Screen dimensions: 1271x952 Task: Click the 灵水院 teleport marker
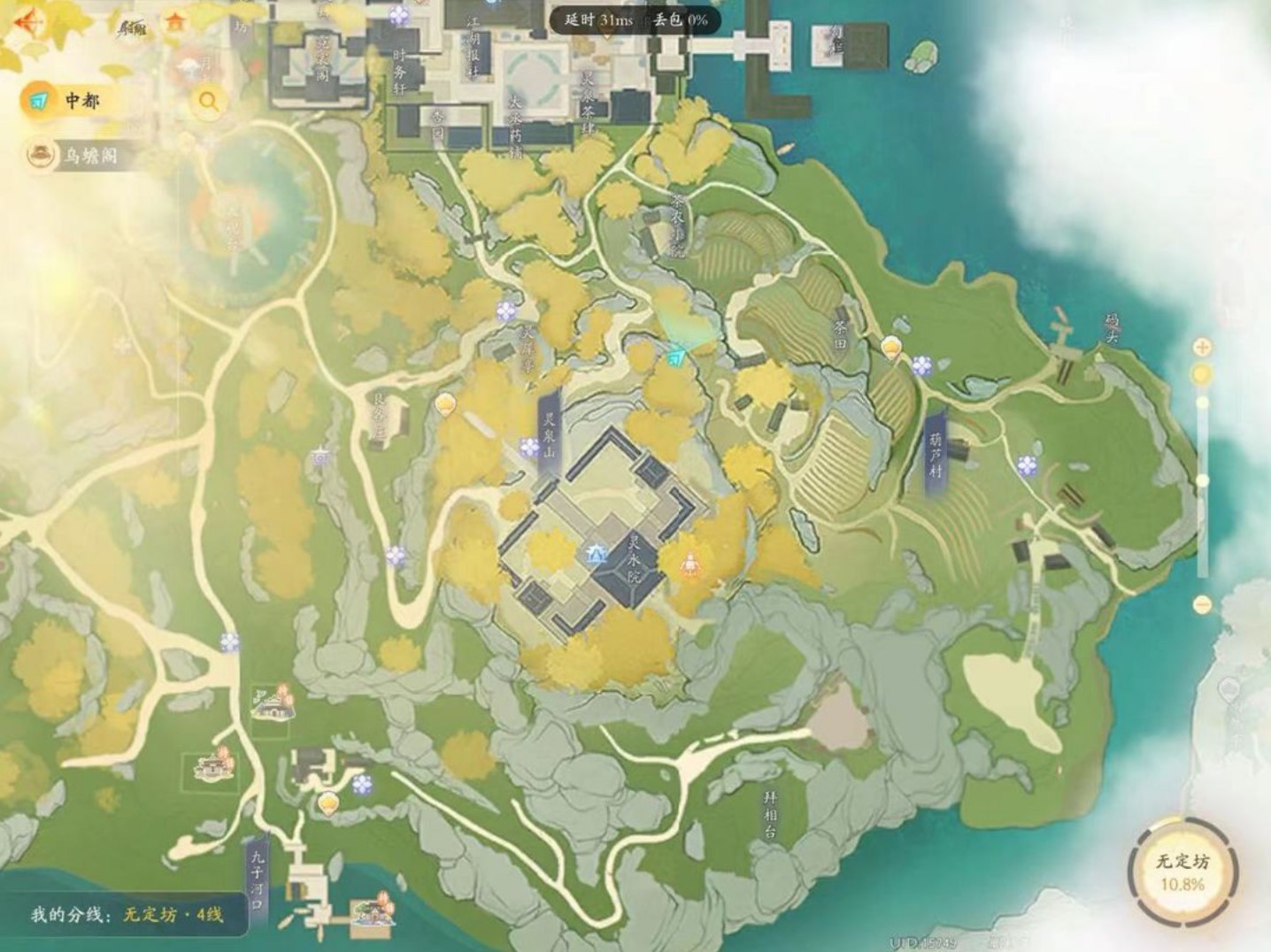pyautogui.click(x=596, y=555)
